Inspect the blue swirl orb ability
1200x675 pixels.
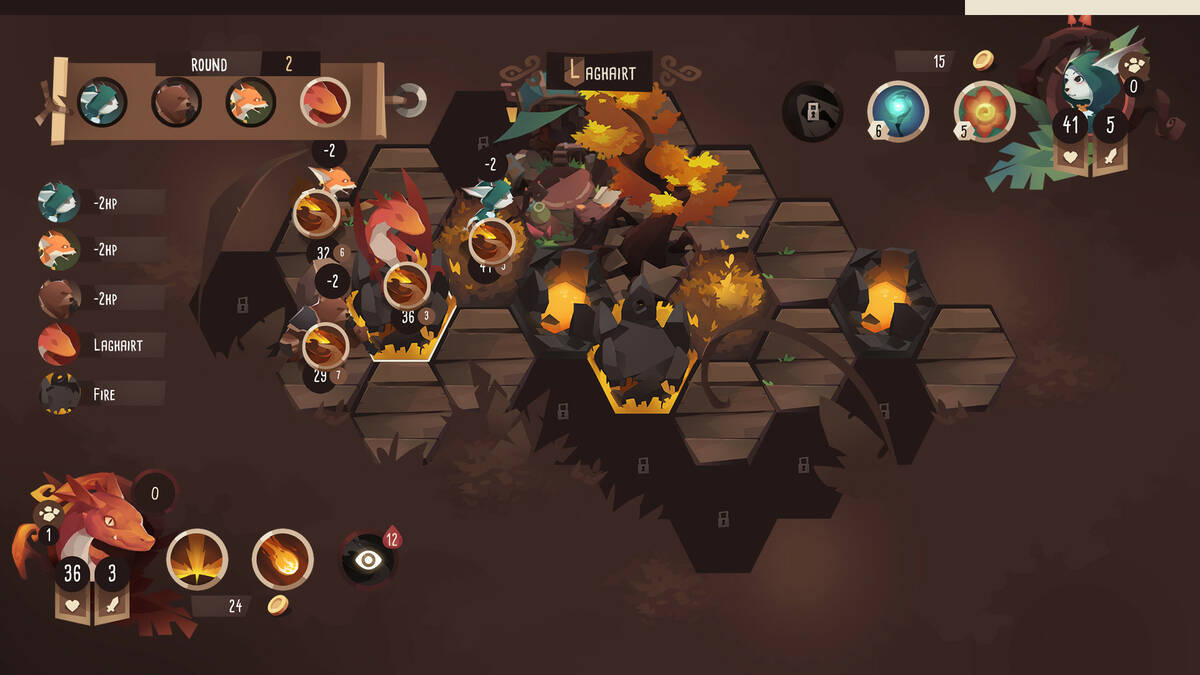[x=898, y=111]
